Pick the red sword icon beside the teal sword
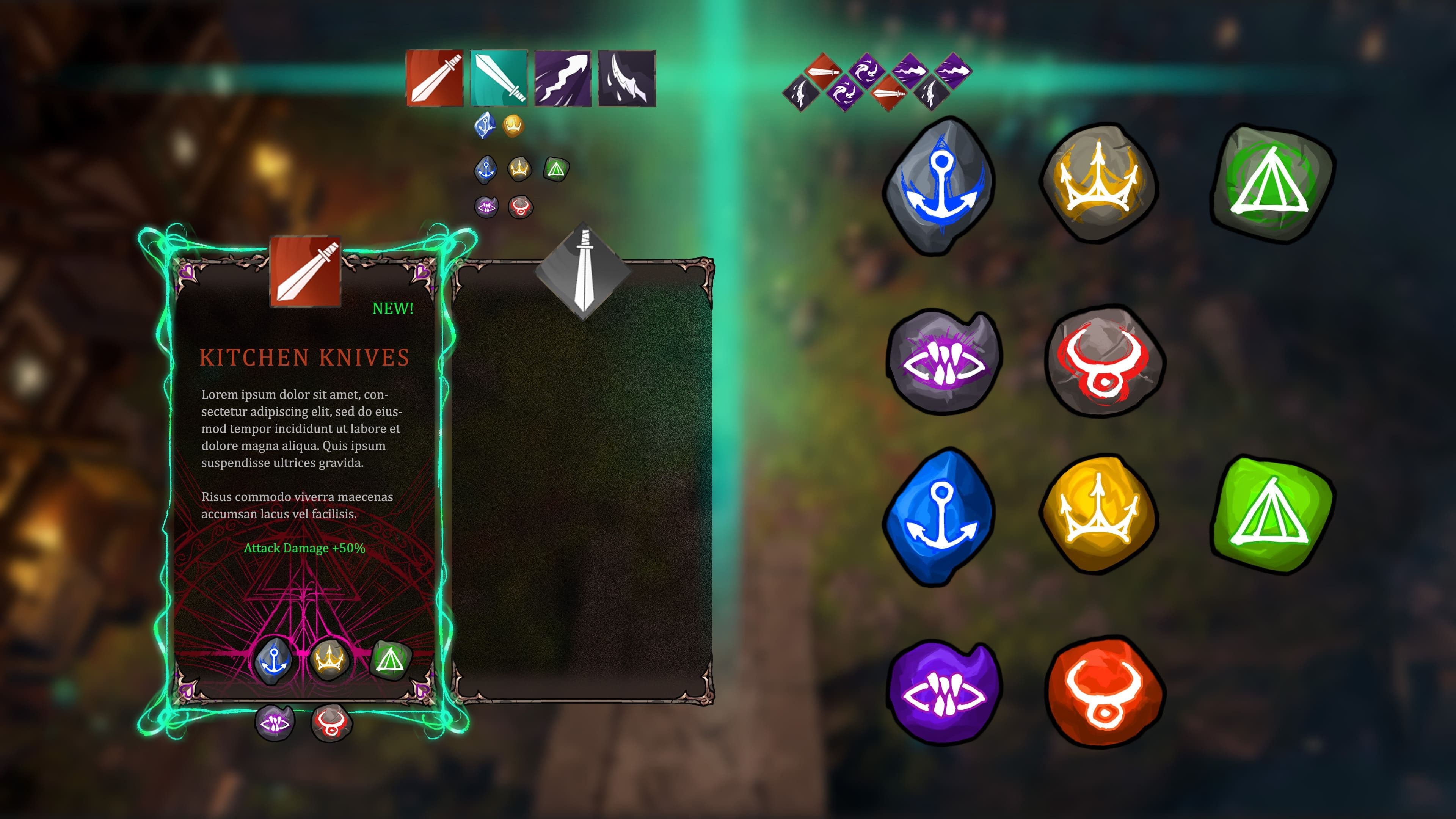This screenshot has width=1456, height=819. point(435,78)
